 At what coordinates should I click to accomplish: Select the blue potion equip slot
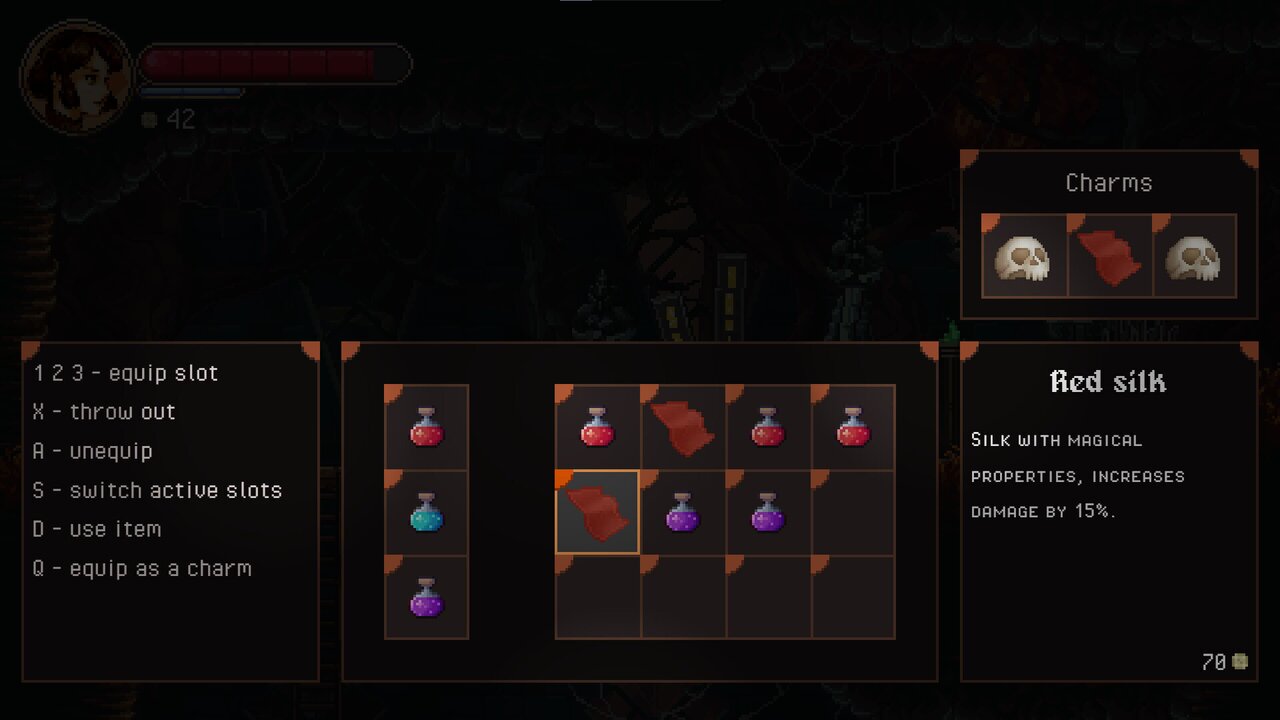coord(426,513)
